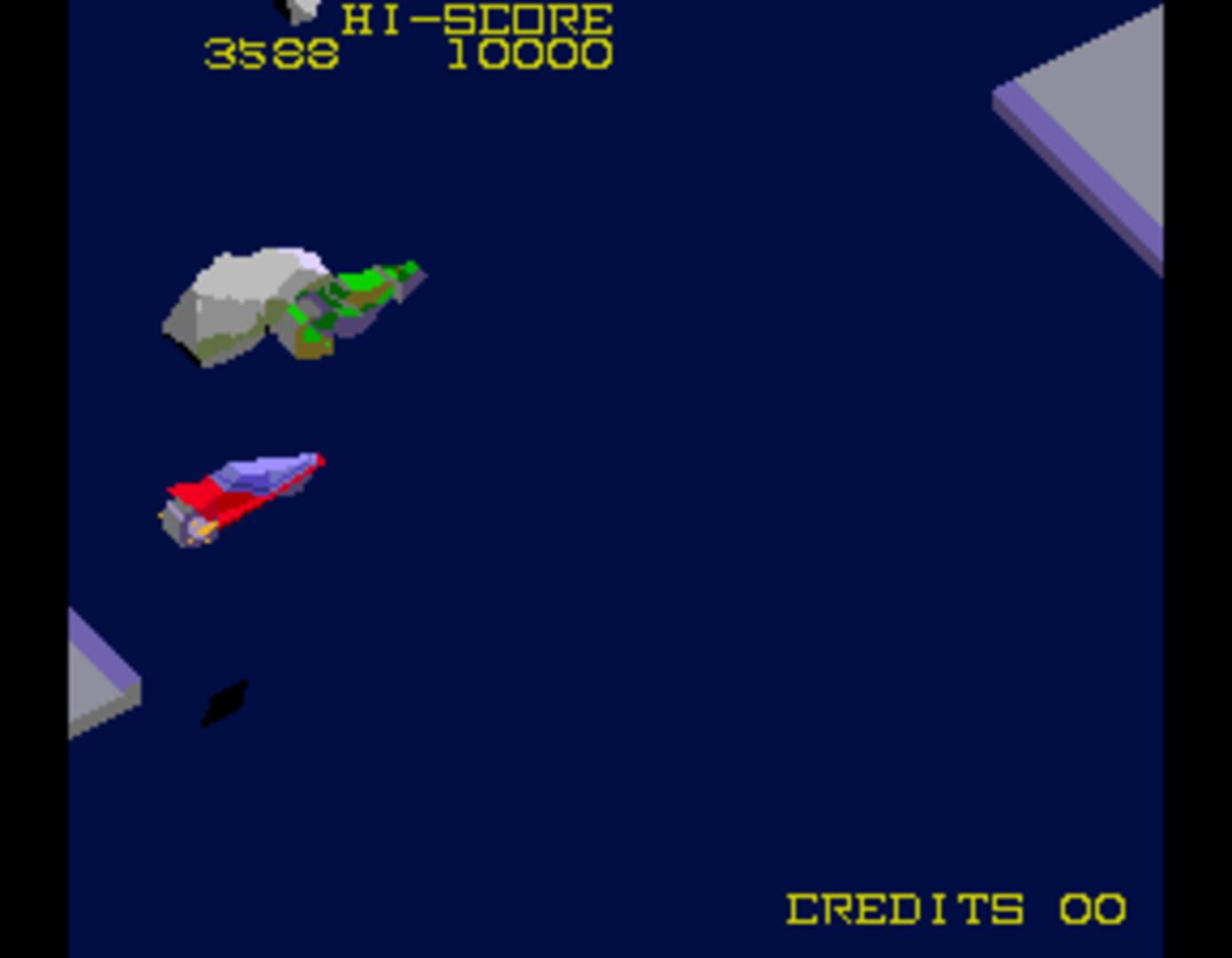Click the HI-SCORE label
The width and height of the screenshot is (1232, 958).
pos(479,16)
